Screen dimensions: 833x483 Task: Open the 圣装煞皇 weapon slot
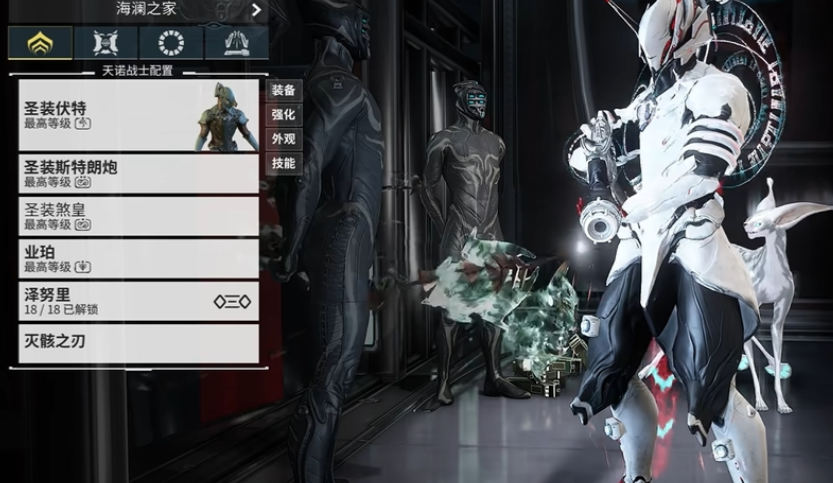coord(138,216)
